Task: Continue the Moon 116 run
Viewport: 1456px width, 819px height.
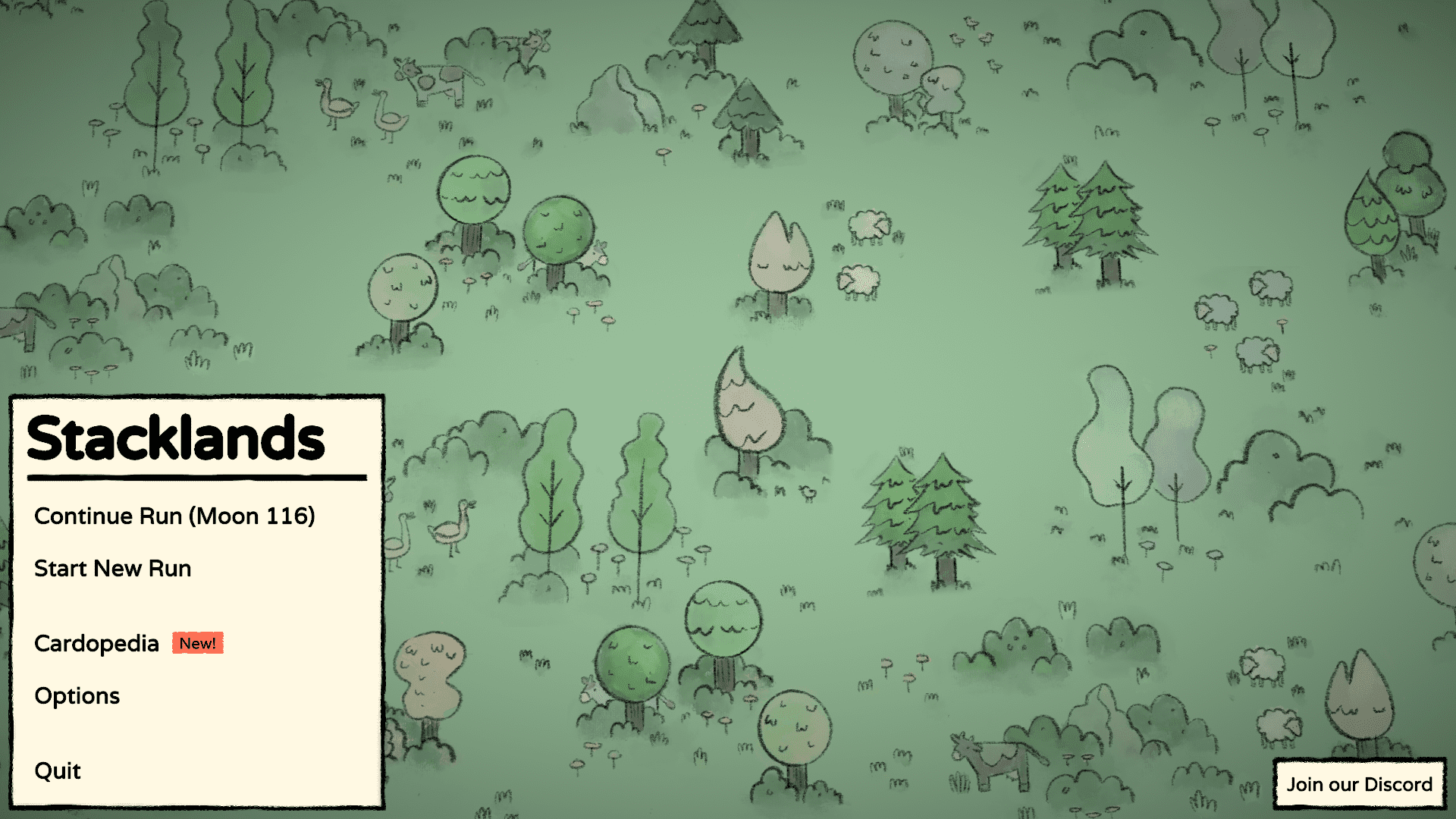Action: 174,516
